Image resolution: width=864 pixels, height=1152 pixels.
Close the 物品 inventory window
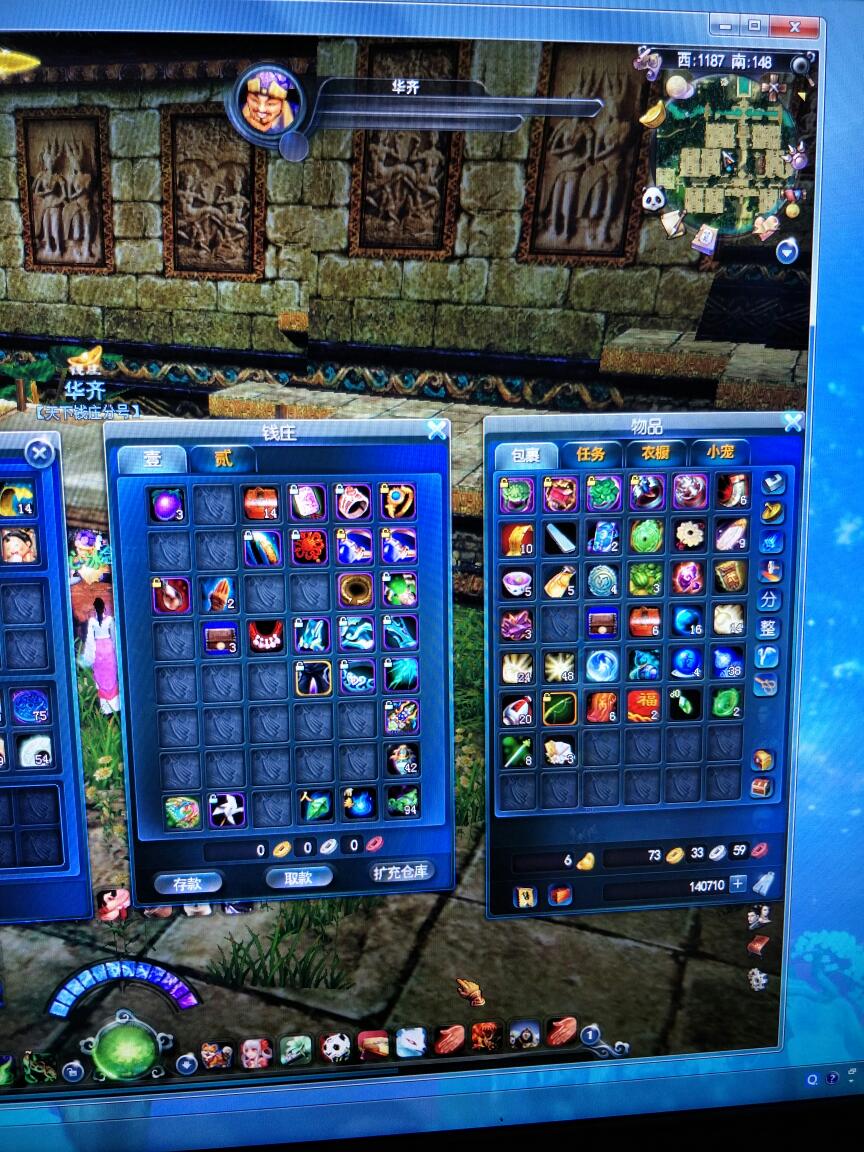tap(792, 422)
